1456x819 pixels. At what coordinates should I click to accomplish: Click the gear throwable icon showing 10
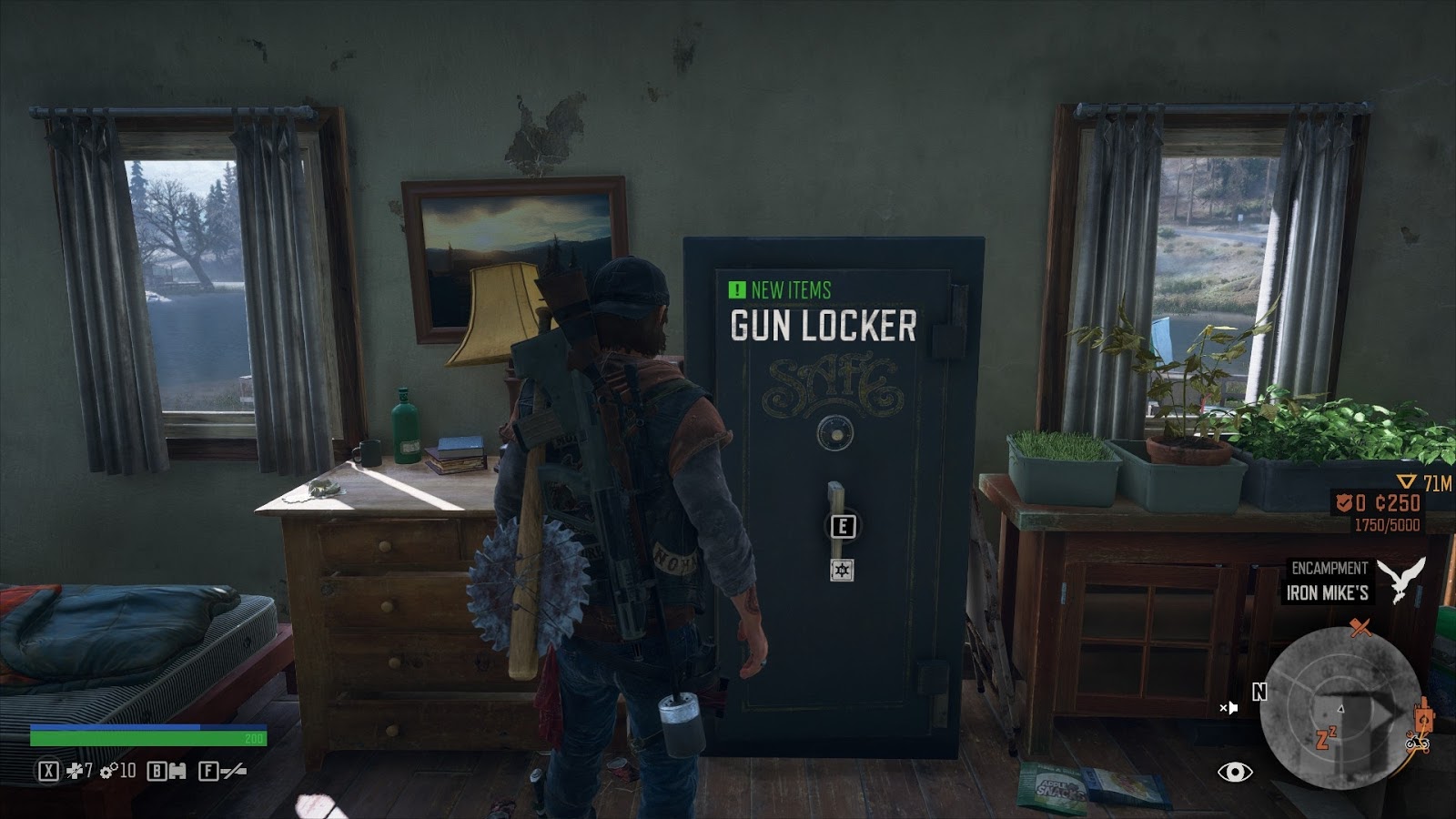[107, 772]
